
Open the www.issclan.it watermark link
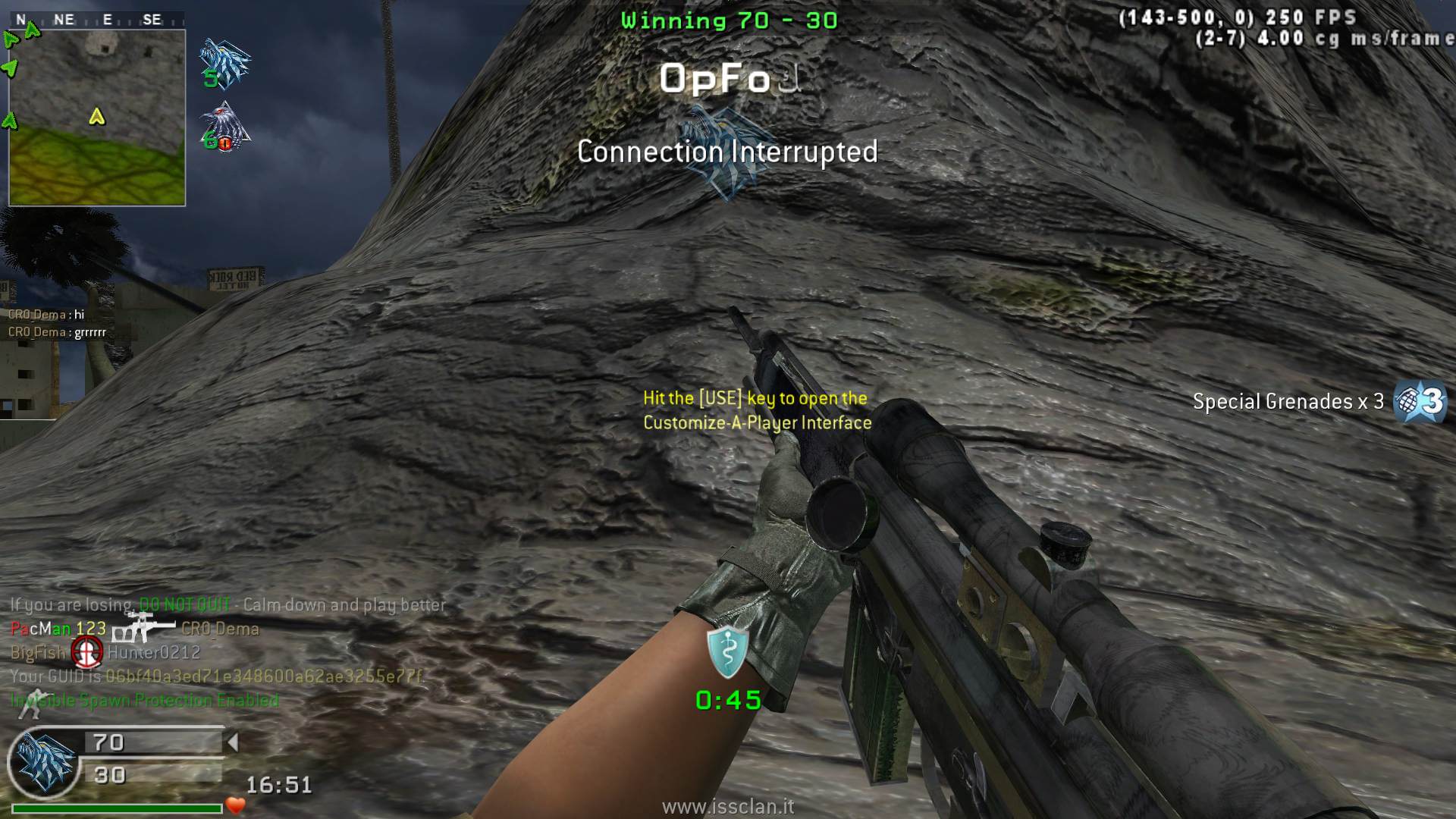[728, 807]
